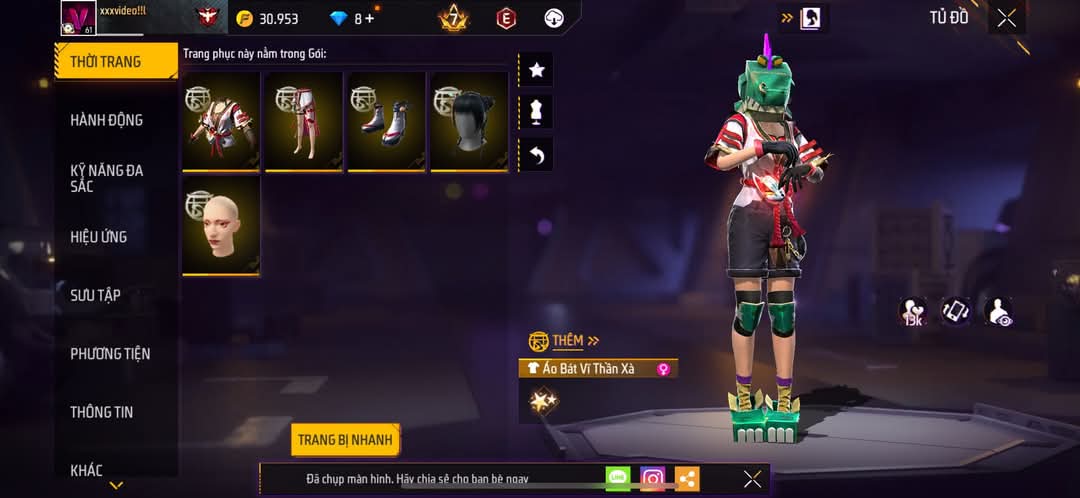Switch to the Phương Tiện tab
Screen dimensions: 1080x498
[x=110, y=353]
